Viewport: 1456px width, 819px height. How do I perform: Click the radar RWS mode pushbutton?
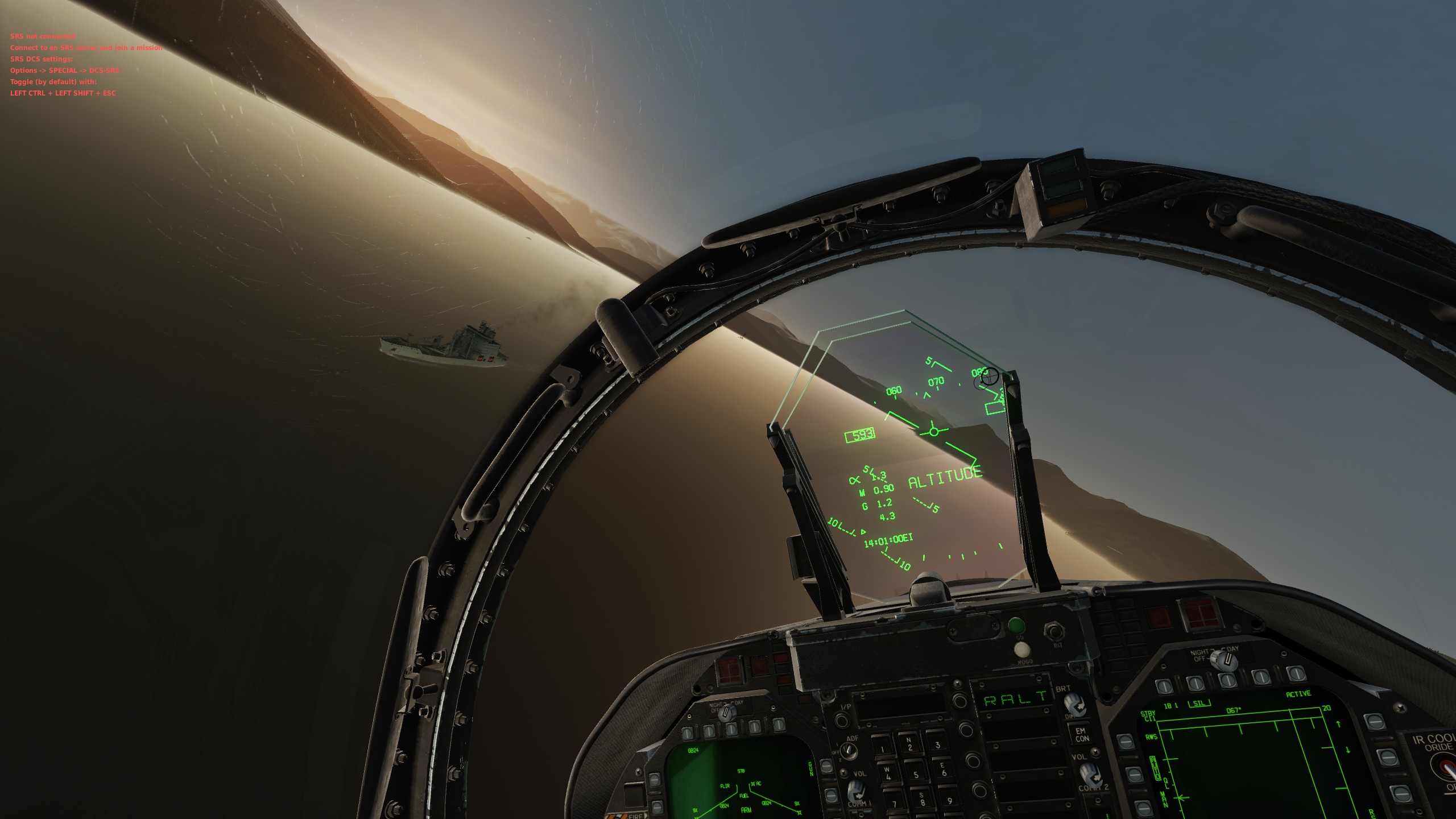tap(1126, 741)
